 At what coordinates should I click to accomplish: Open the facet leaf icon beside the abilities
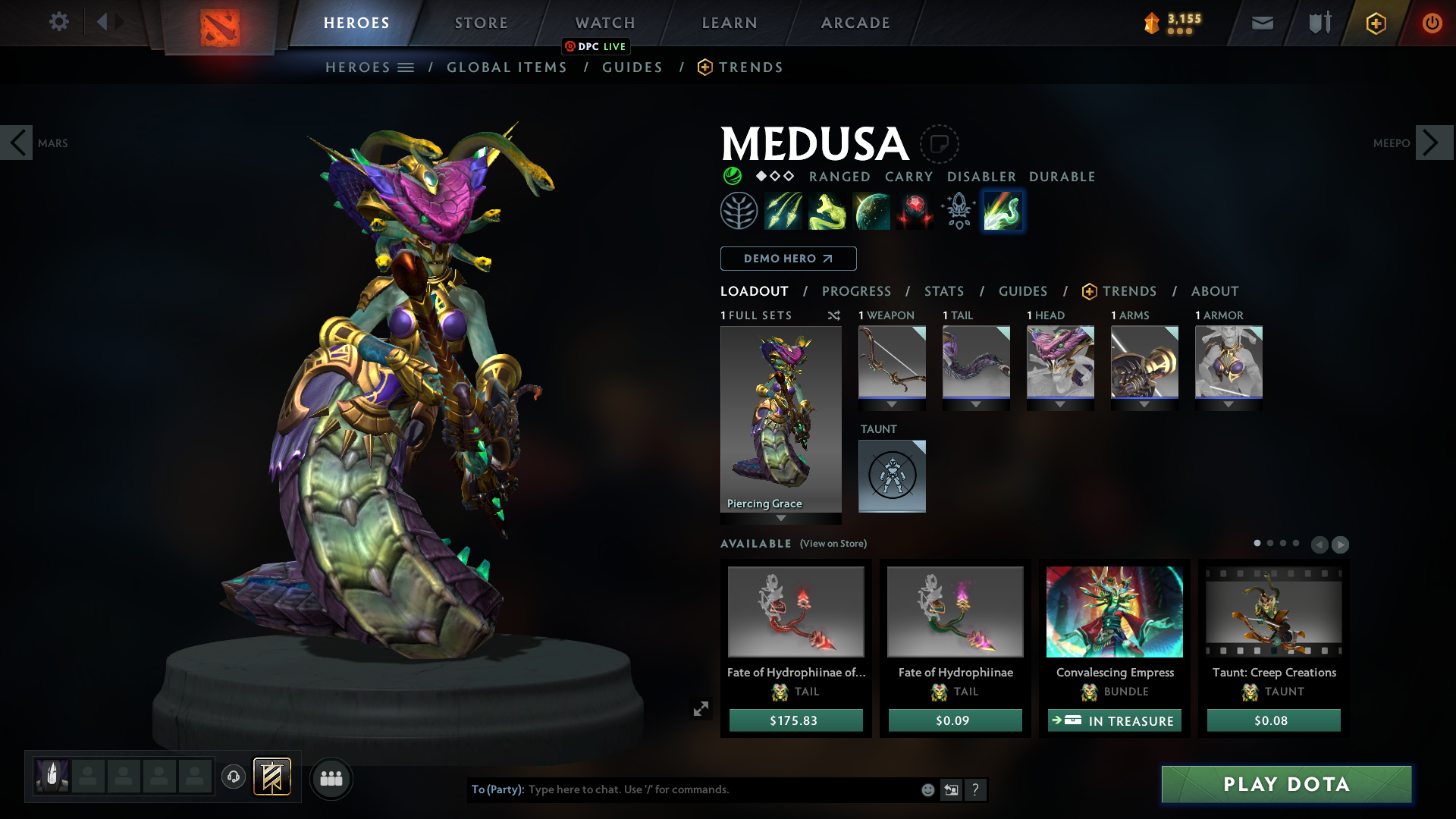739,211
